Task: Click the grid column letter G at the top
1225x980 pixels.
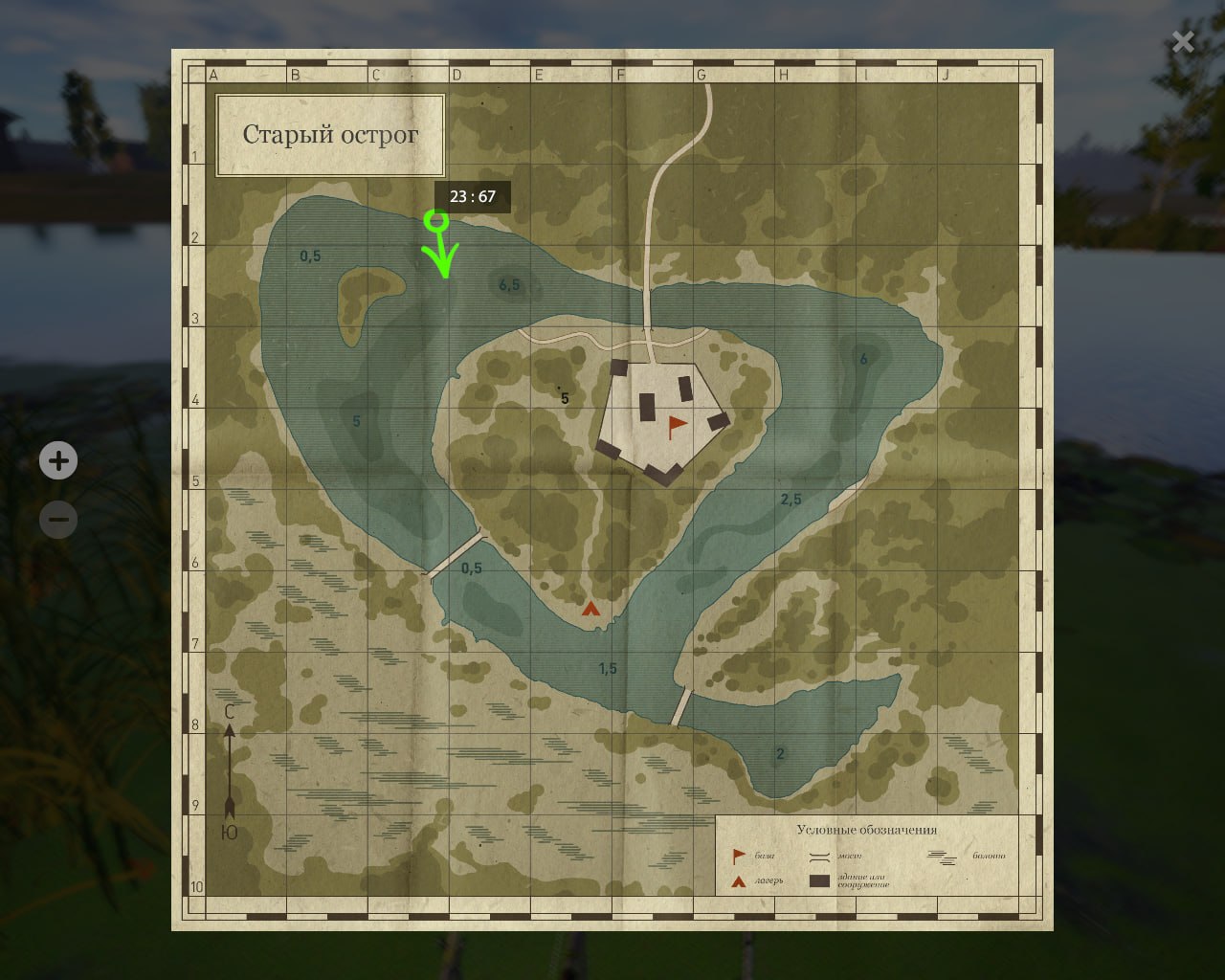Action: coord(702,74)
